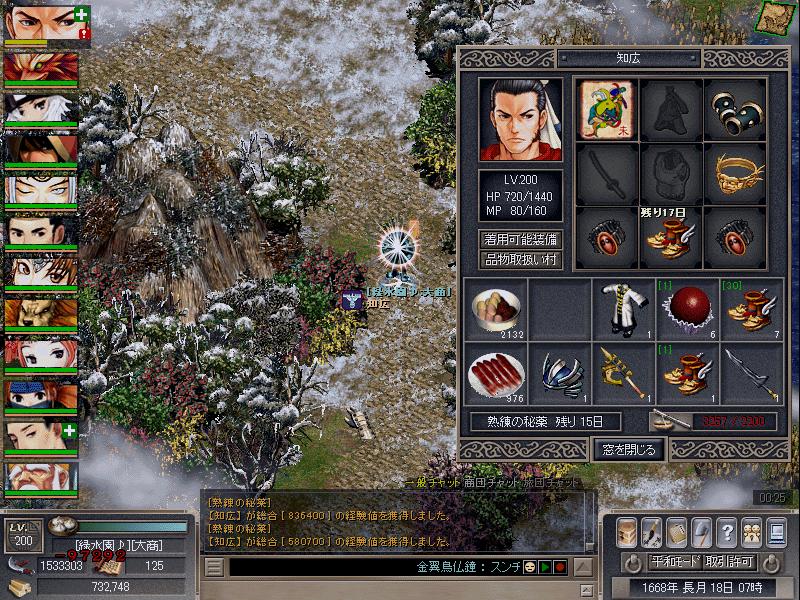Open the 品物取扱い村 button
The image size is (800, 600).
click(x=521, y=260)
